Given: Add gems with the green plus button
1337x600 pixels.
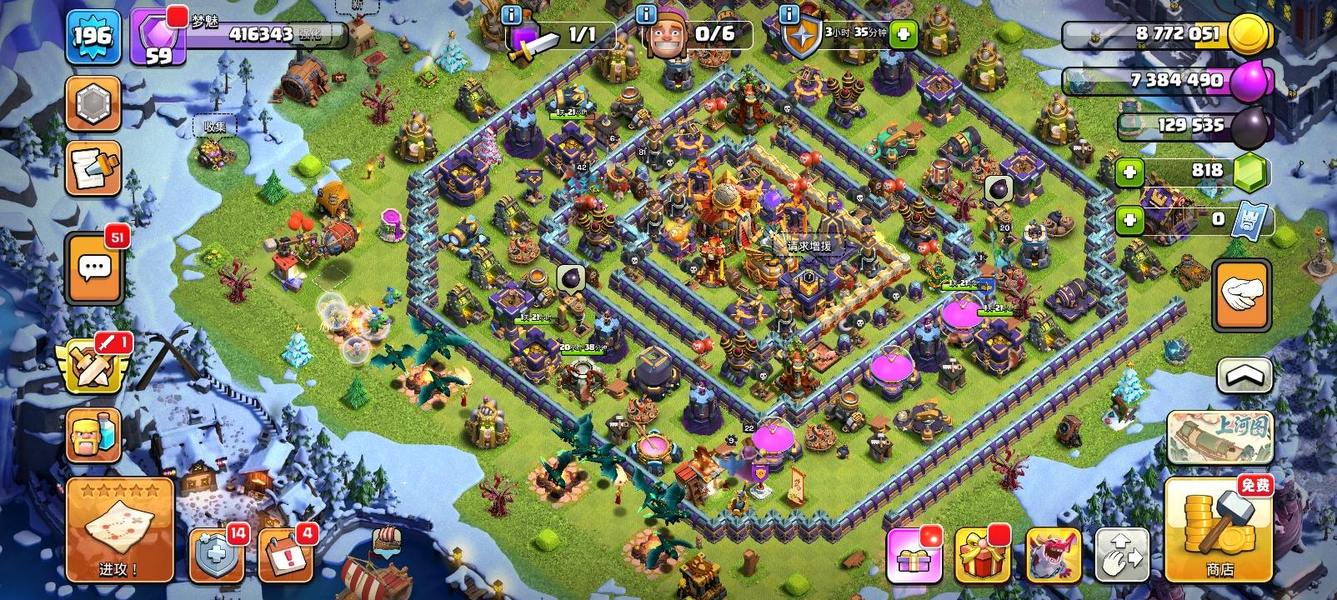Looking at the screenshot, I should tap(1130, 172).
